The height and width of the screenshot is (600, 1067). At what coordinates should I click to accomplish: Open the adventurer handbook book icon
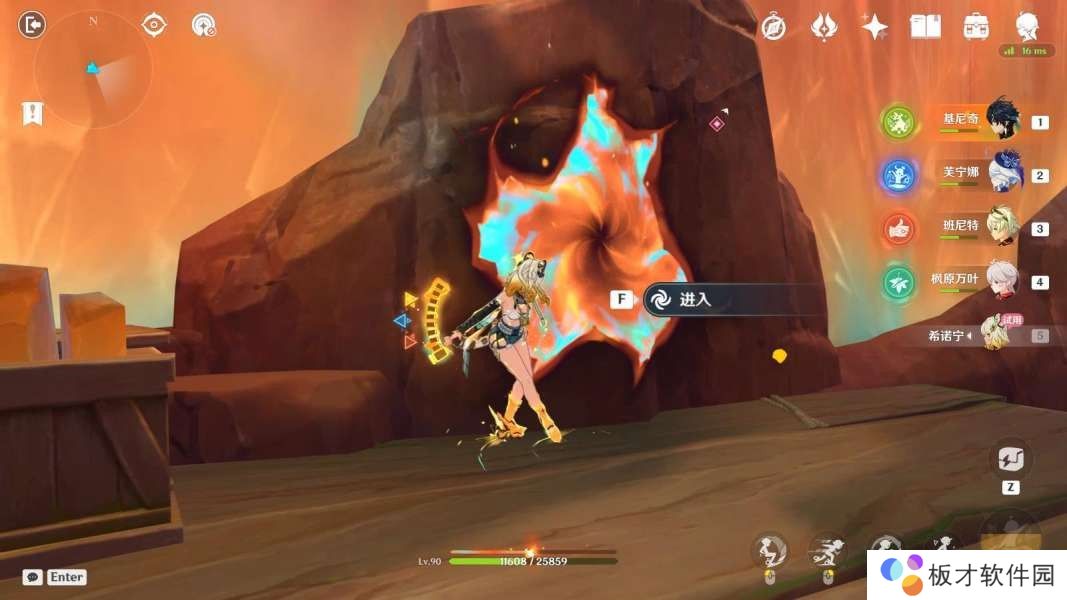click(x=925, y=27)
